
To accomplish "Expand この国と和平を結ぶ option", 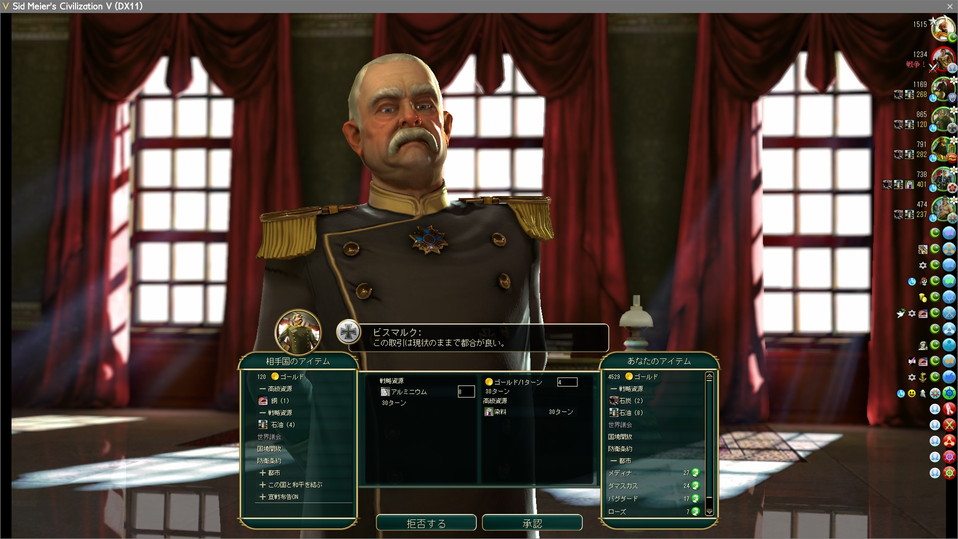I will (290, 484).
